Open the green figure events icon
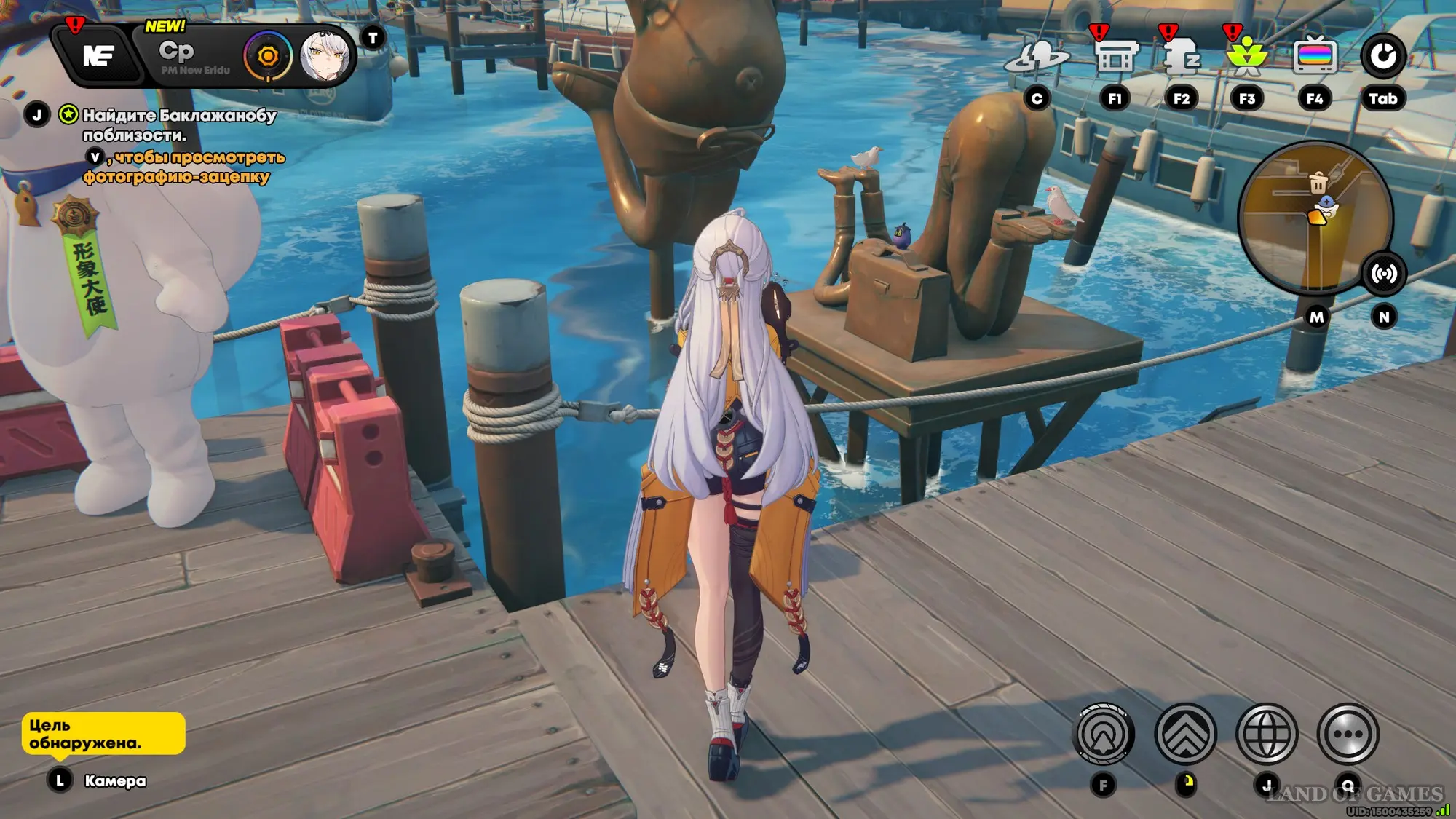Screen dimensions: 1456x819 1246,57
